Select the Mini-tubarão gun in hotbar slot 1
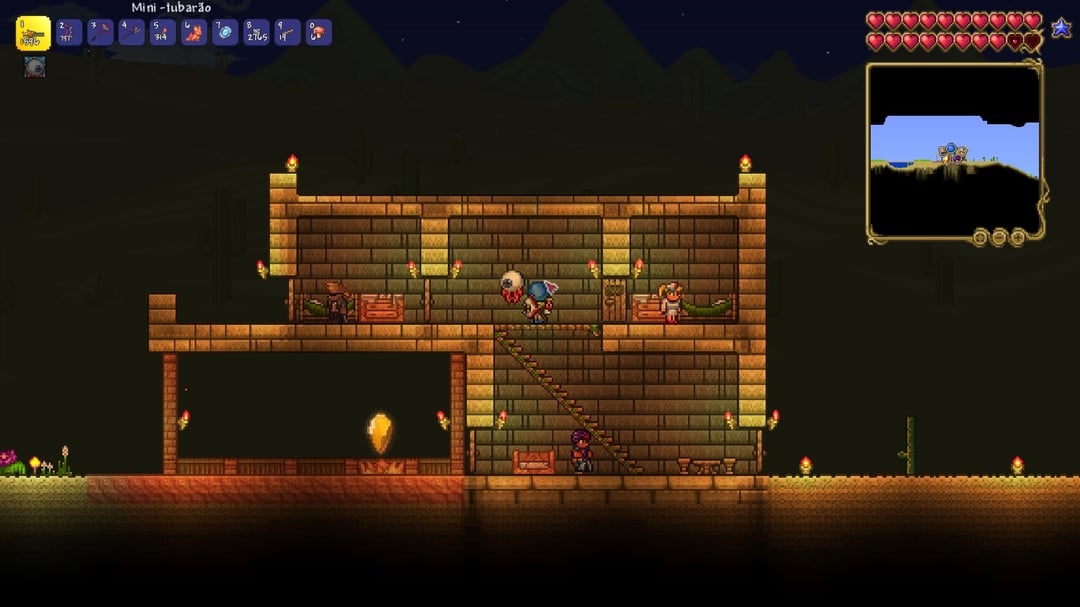 tap(32, 33)
